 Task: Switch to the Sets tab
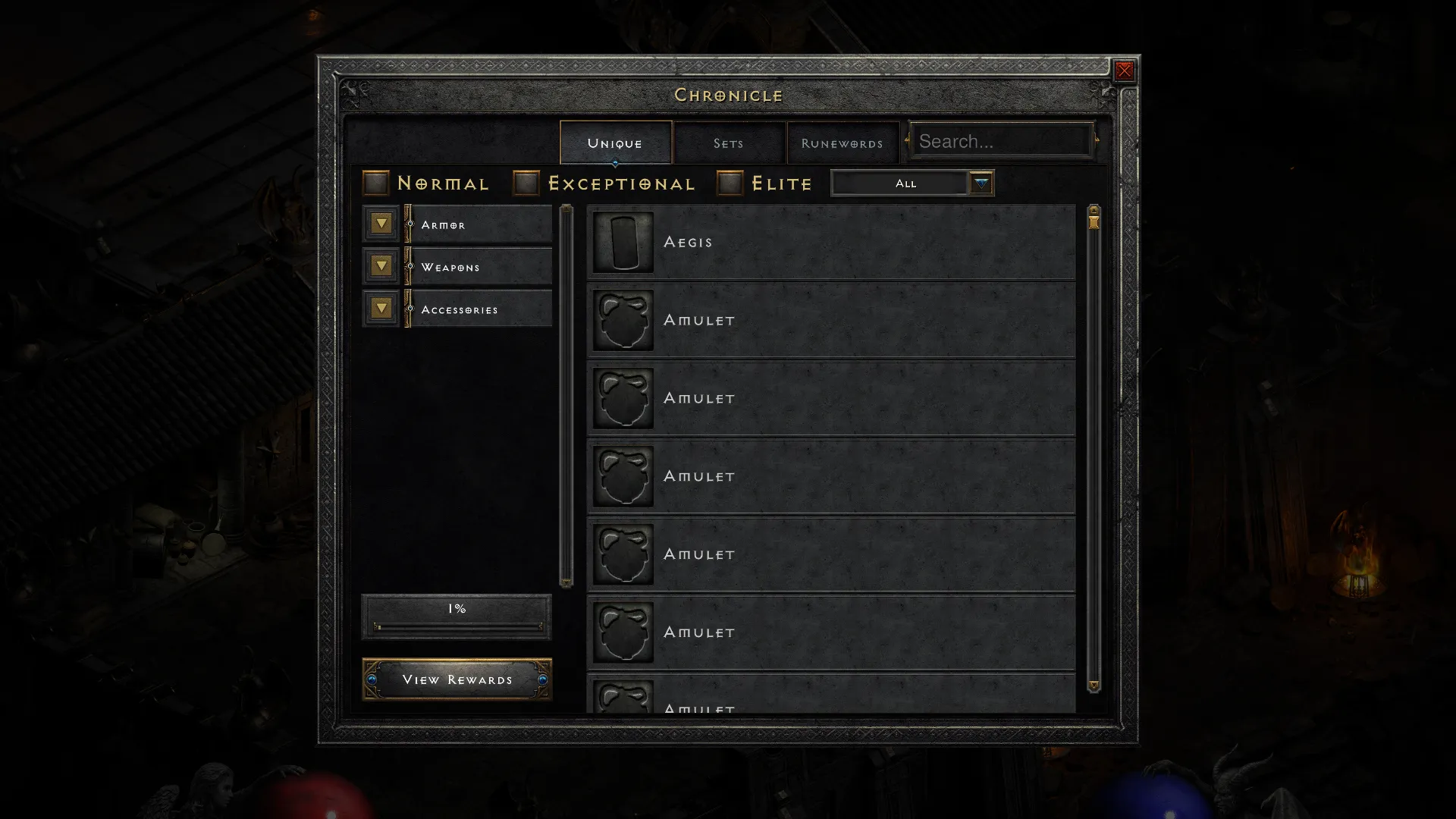728,143
